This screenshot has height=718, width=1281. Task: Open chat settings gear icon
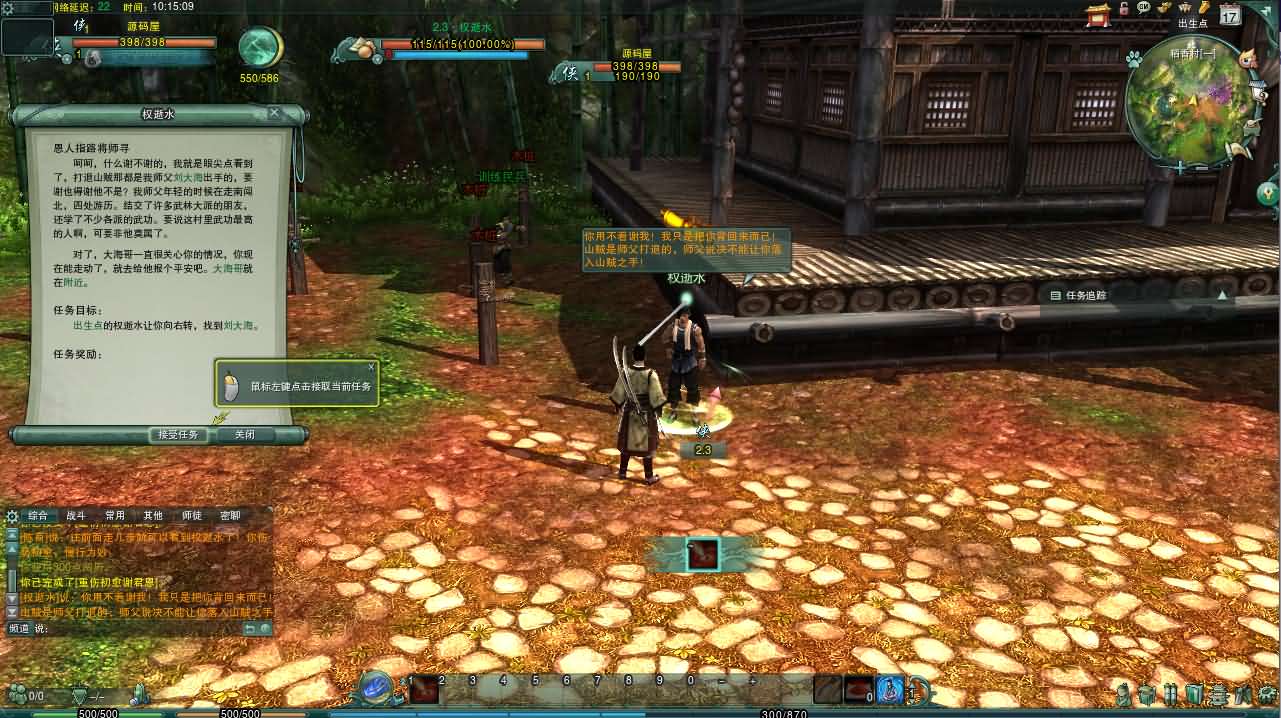tap(12, 516)
